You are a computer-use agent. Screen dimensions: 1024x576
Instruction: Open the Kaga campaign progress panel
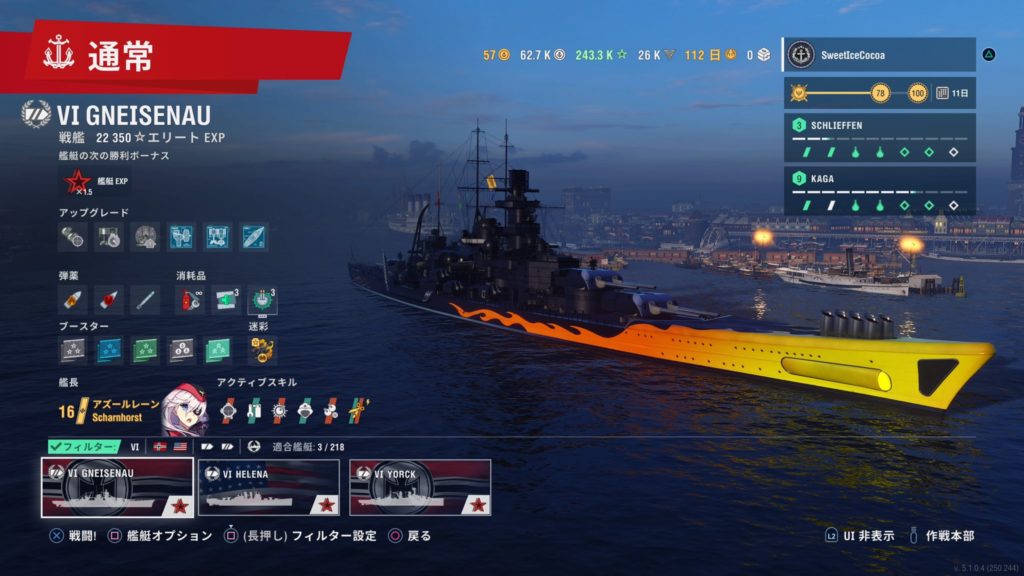tap(878, 191)
